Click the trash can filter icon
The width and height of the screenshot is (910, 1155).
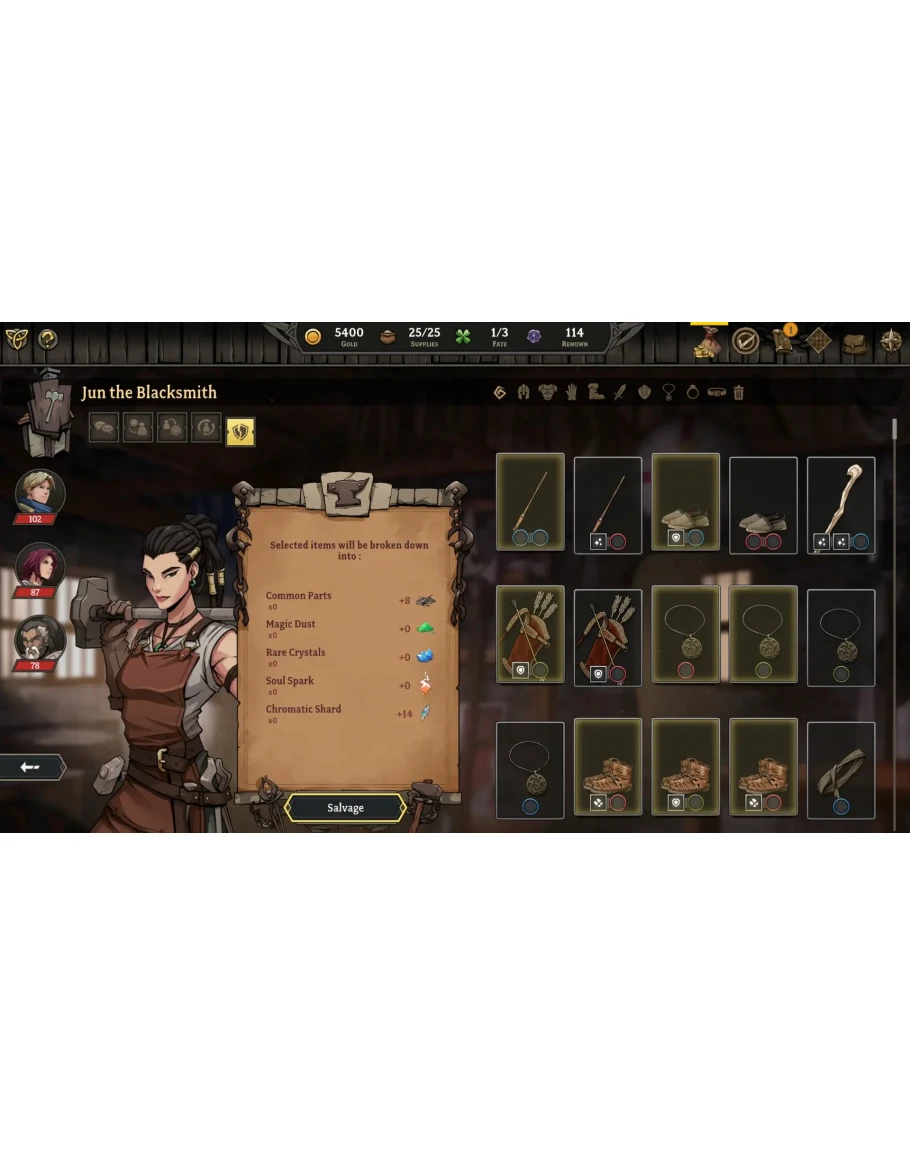pyautogui.click(x=739, y=393)
